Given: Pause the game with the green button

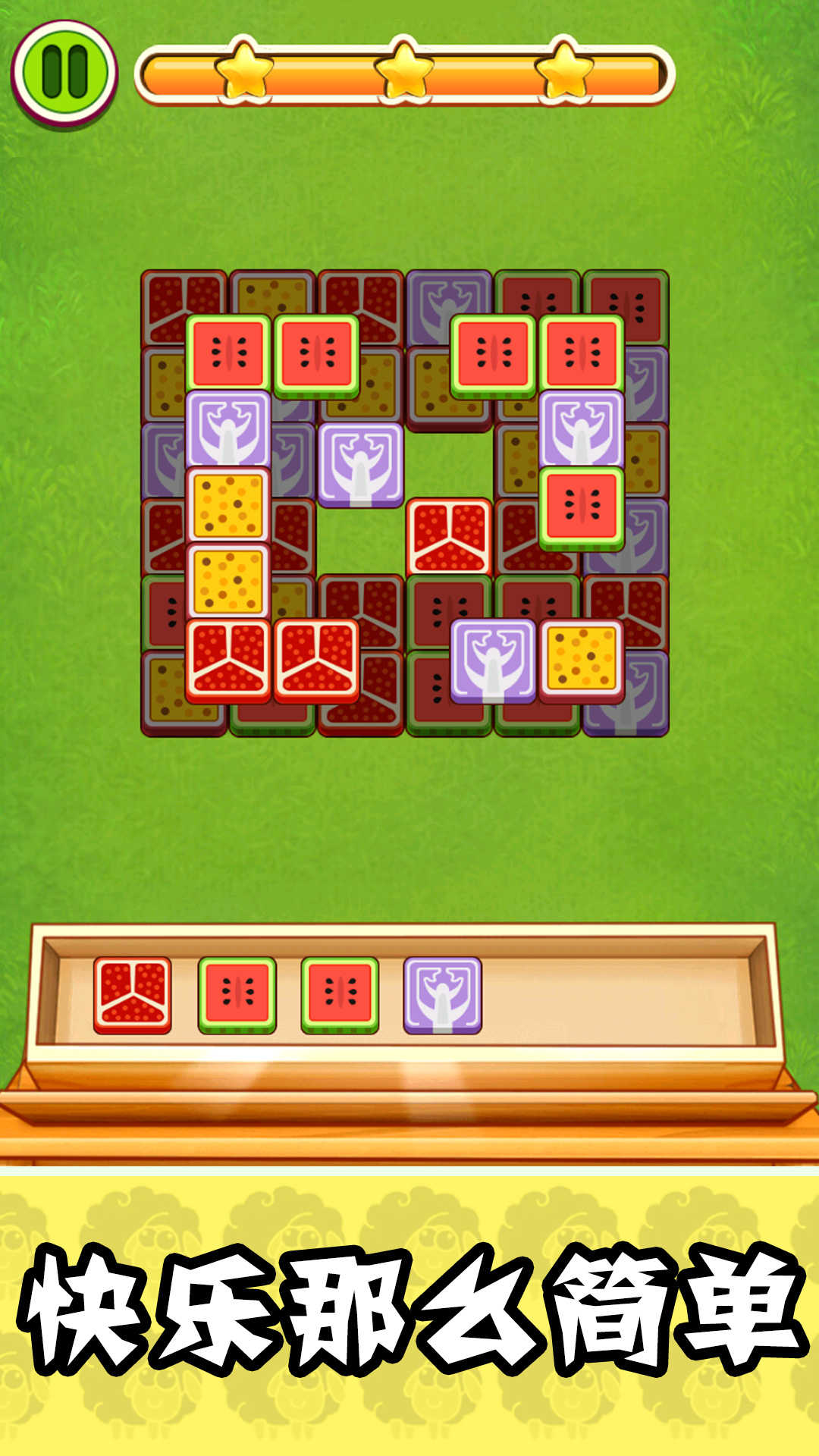Looking at the screenshot, I should tap(64, 72).
